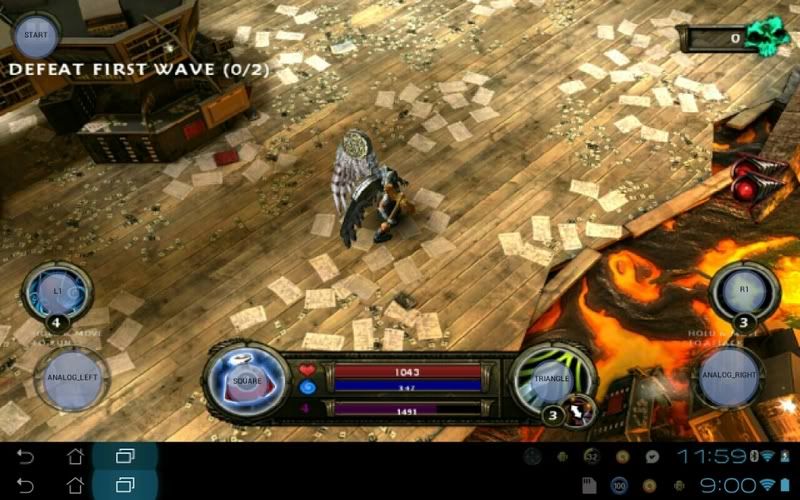Image resolution: width=800 pixels, height=500 pixels.
Task: Activate the L1 touch button
Action: 57,289
